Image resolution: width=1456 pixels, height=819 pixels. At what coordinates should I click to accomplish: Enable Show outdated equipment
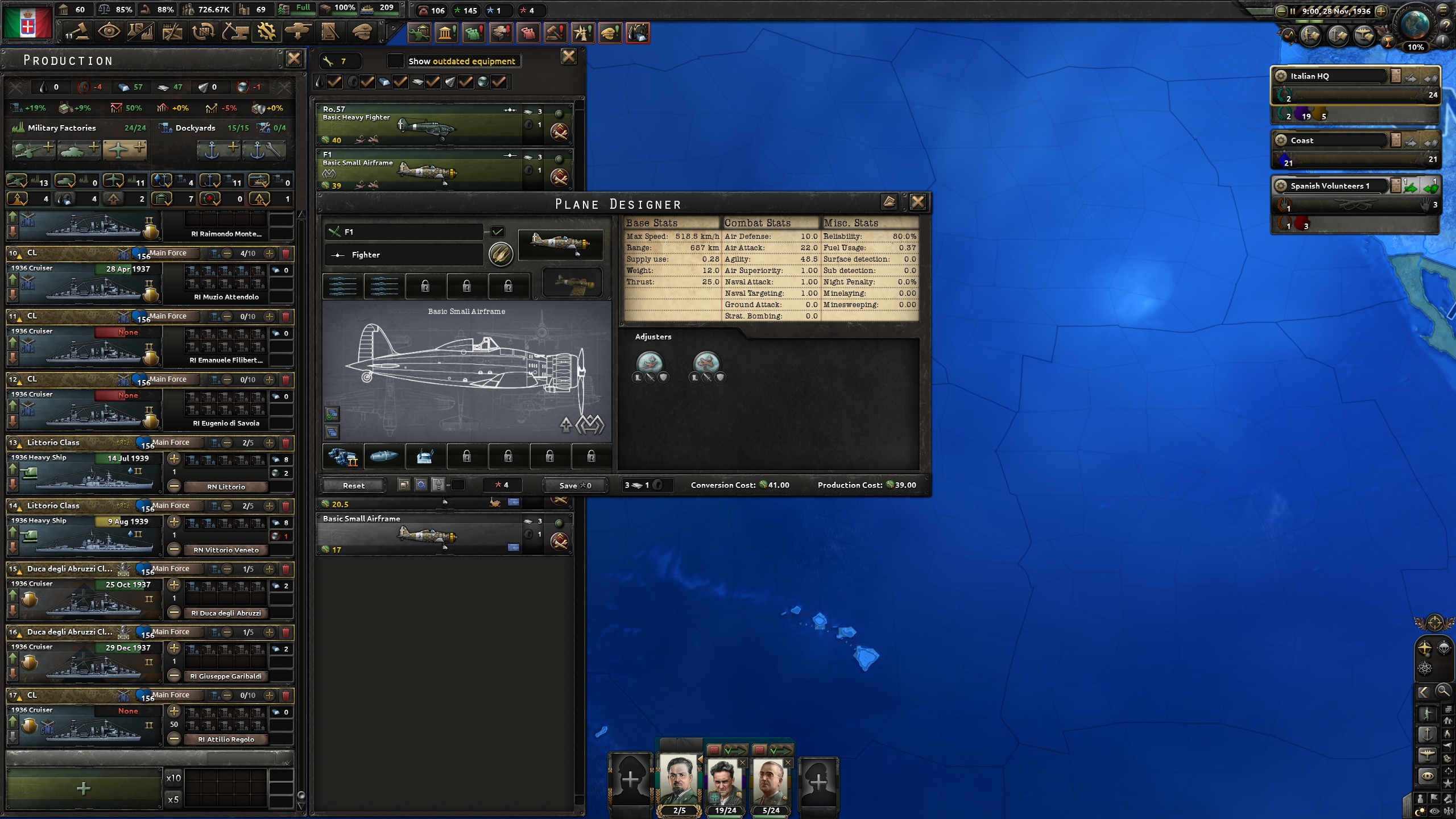tap(395, 61)
